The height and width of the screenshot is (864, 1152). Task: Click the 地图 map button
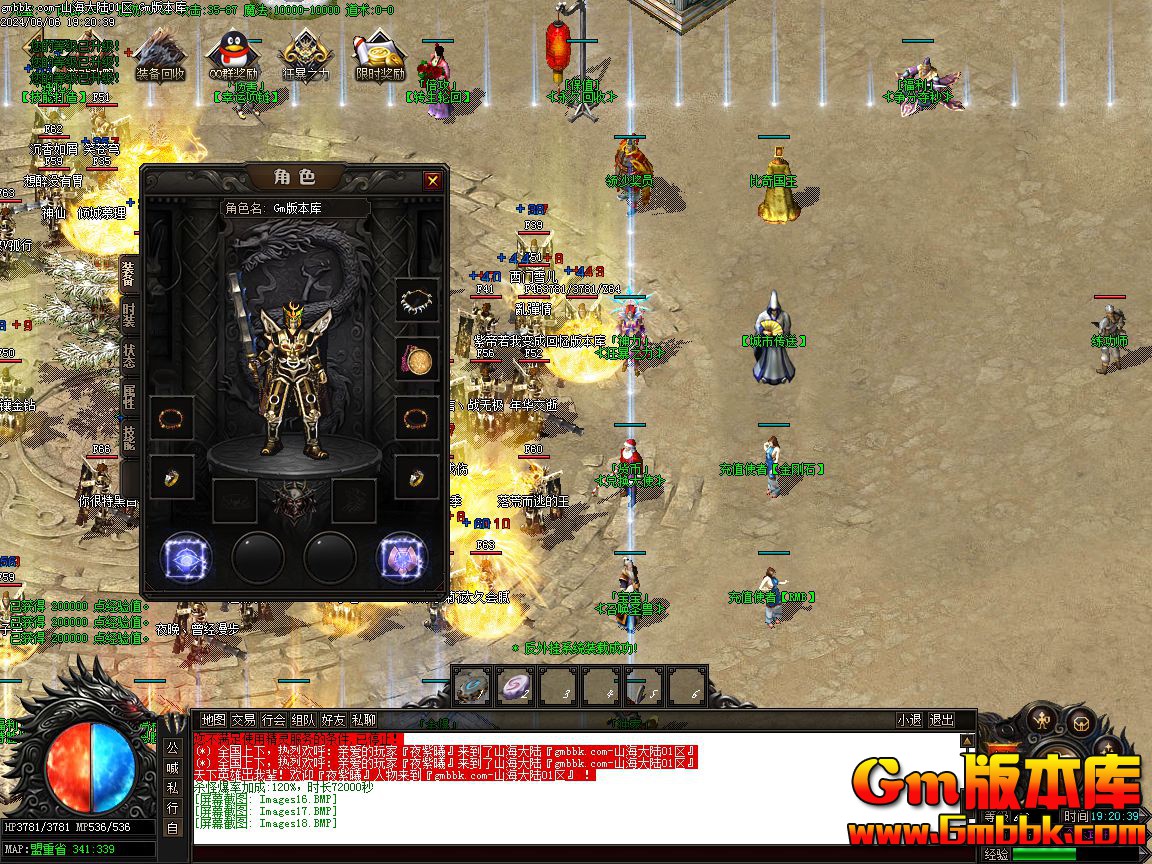[213, 720]
